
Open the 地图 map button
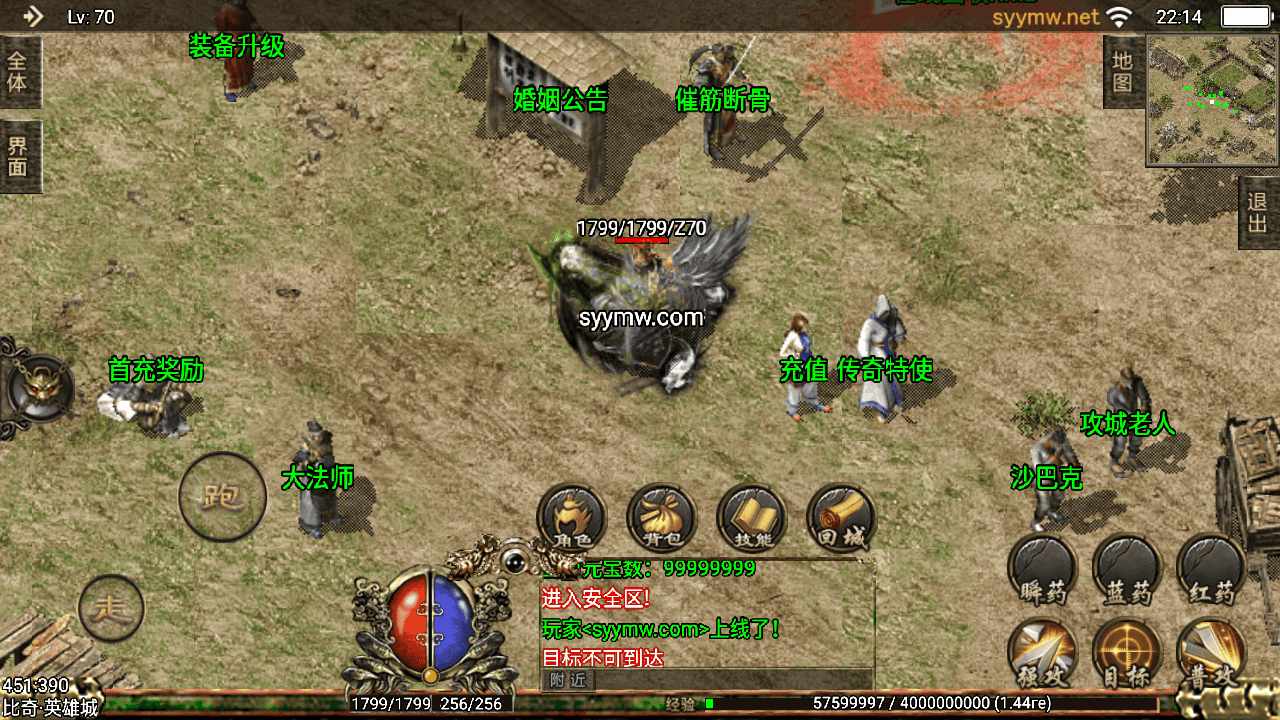coord(1122,72)
